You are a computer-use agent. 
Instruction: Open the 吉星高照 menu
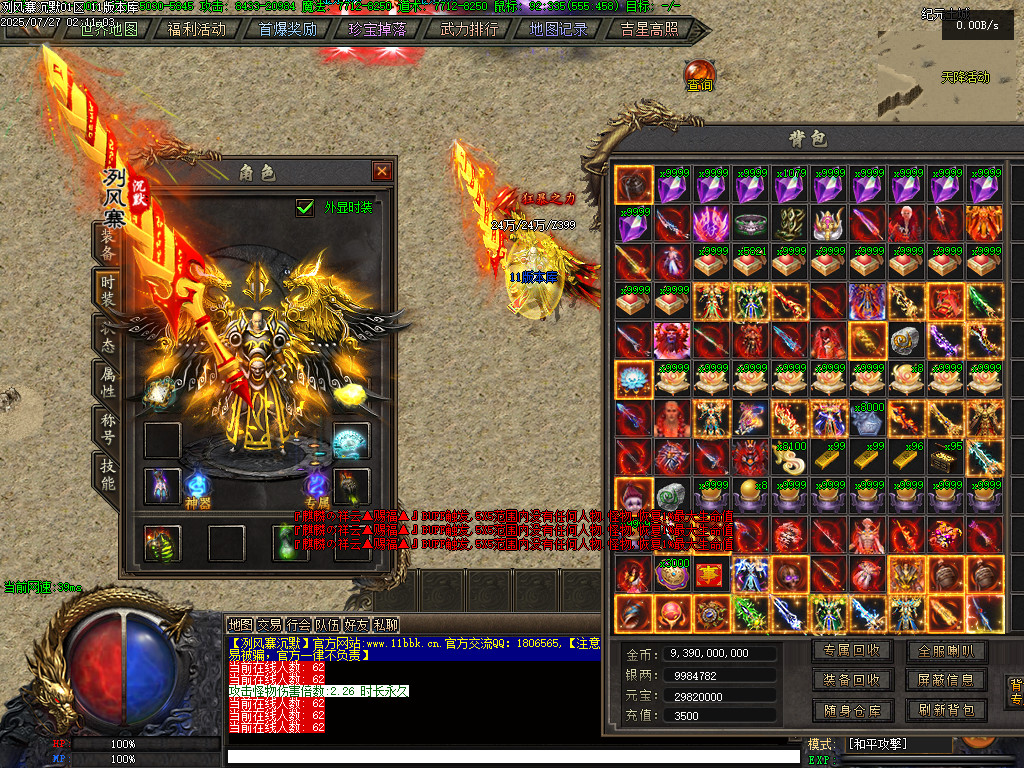(x=649, y=29)
